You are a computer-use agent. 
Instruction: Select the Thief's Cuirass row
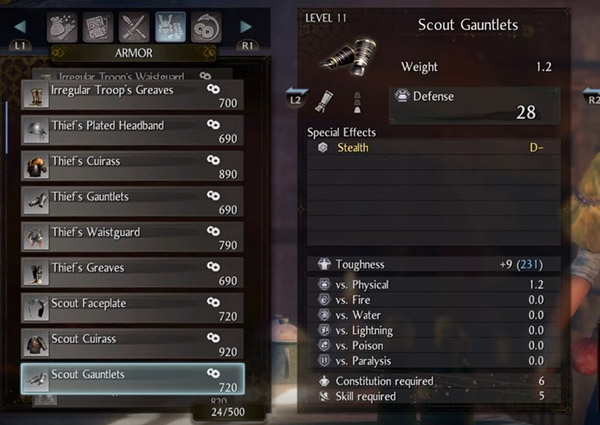pos(131,166)
